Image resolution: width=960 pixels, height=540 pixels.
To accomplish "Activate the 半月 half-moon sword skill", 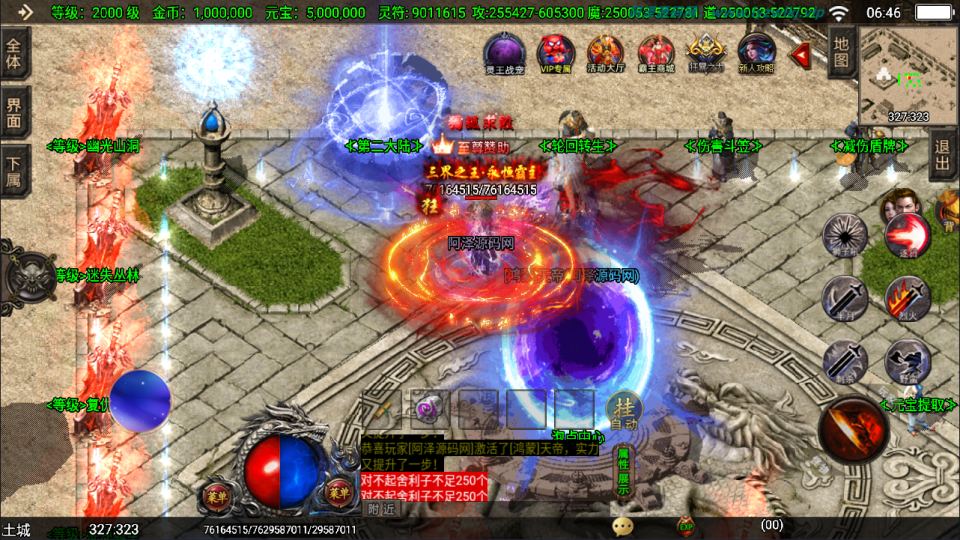I will coord(845,297).
